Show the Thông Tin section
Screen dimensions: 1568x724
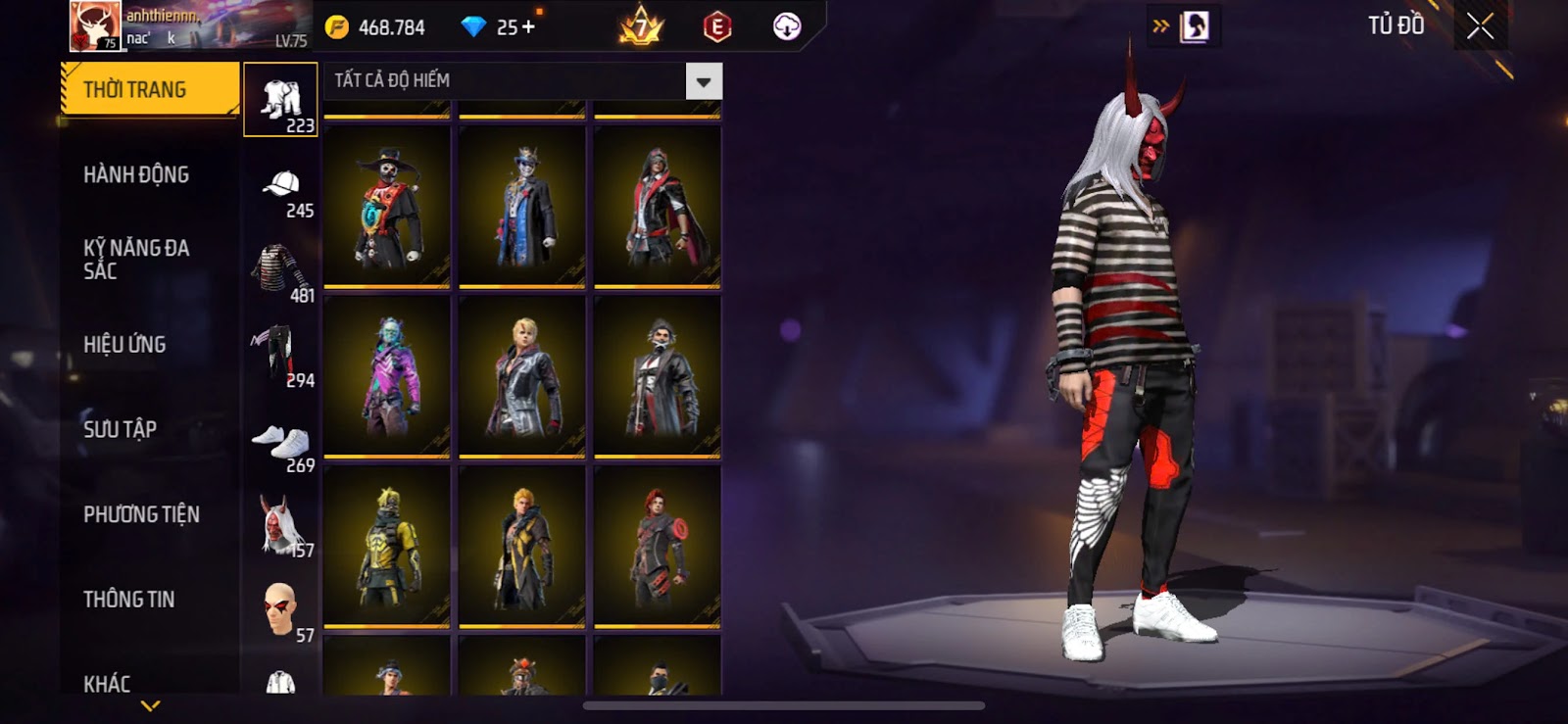[x=128, y=599]
